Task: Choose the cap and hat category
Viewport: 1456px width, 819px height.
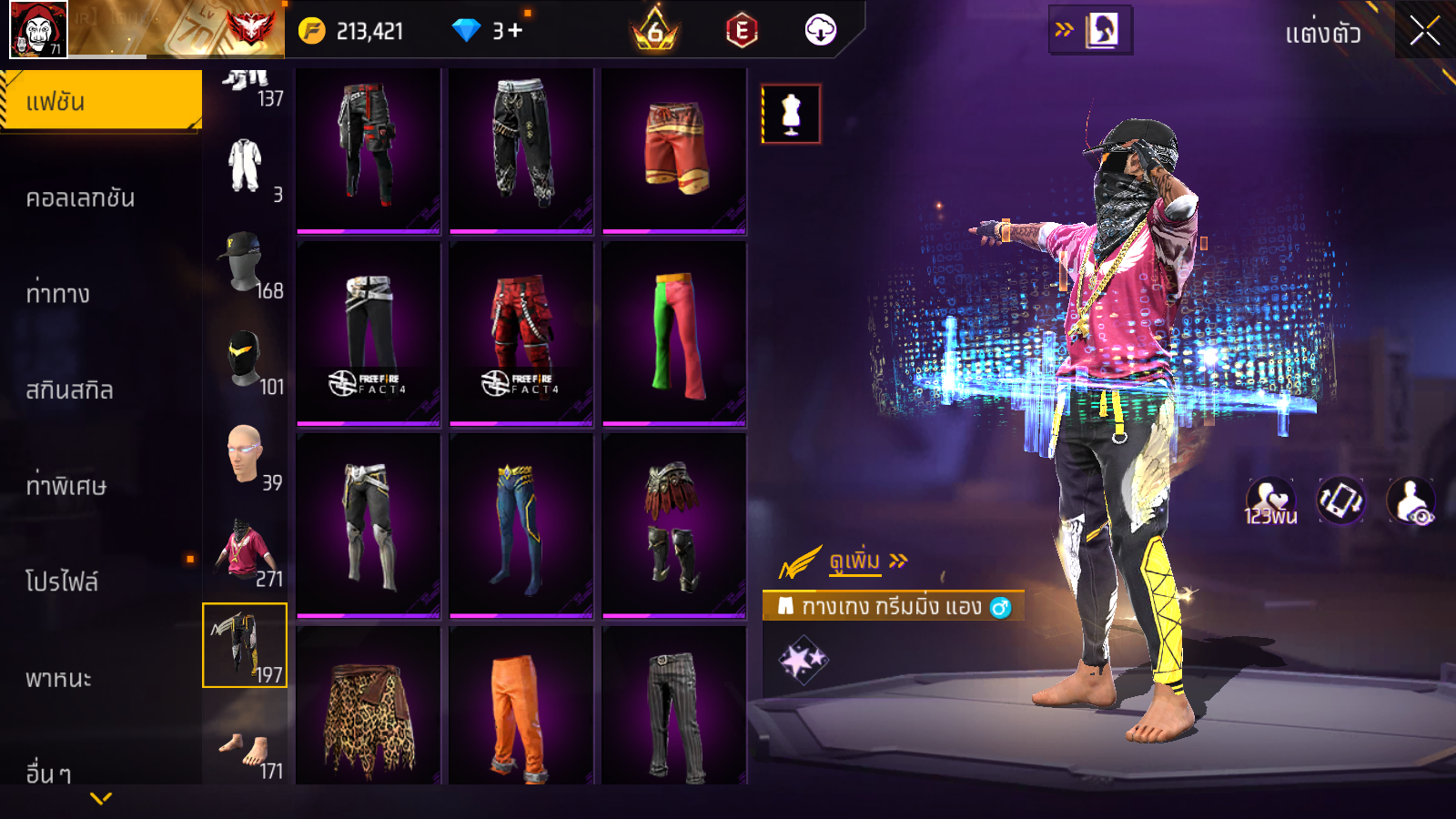Action: (x=245, y=263)
